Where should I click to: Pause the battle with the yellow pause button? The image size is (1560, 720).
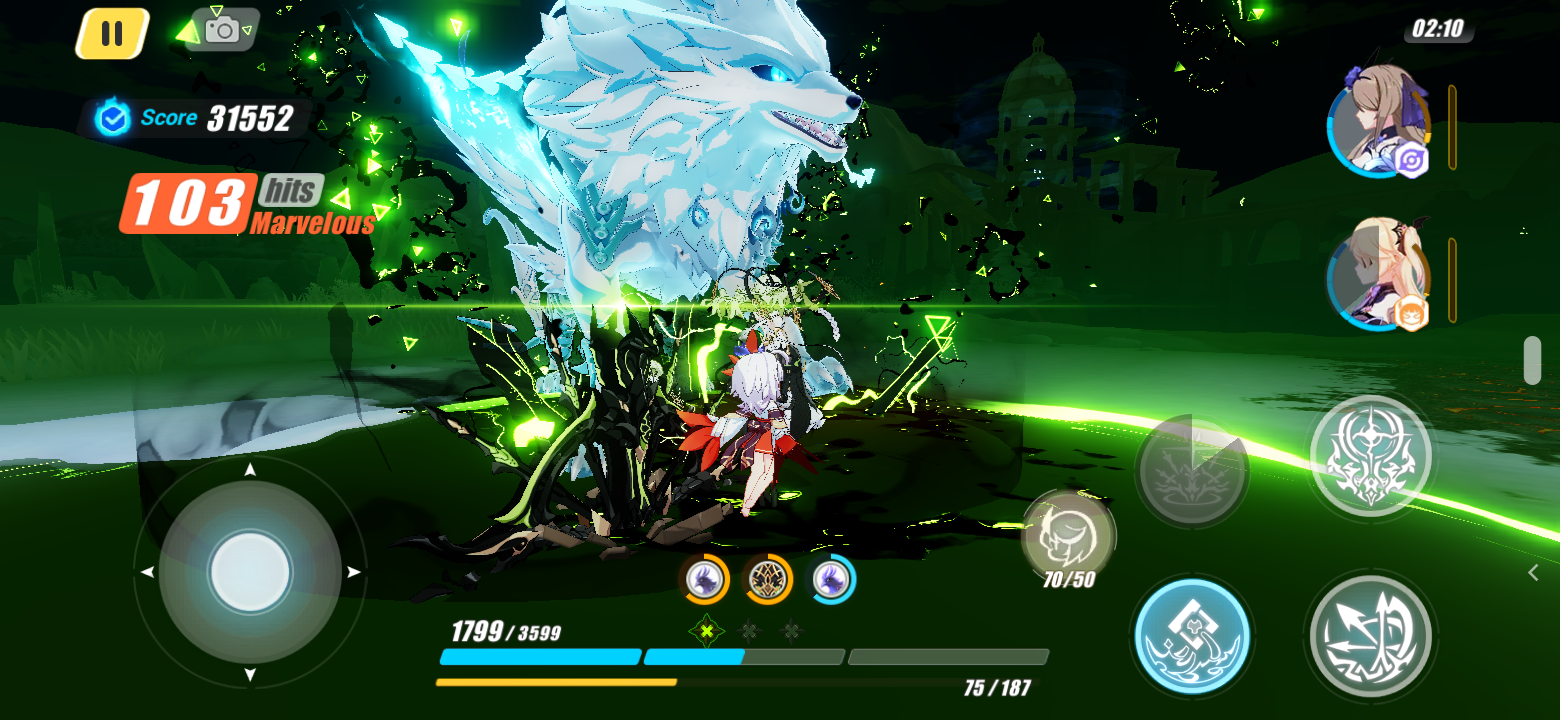tap(113, 32)
